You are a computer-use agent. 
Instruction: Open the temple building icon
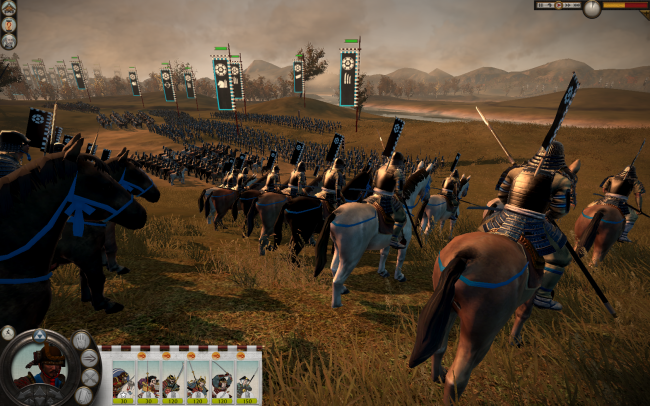click(8, 9)
